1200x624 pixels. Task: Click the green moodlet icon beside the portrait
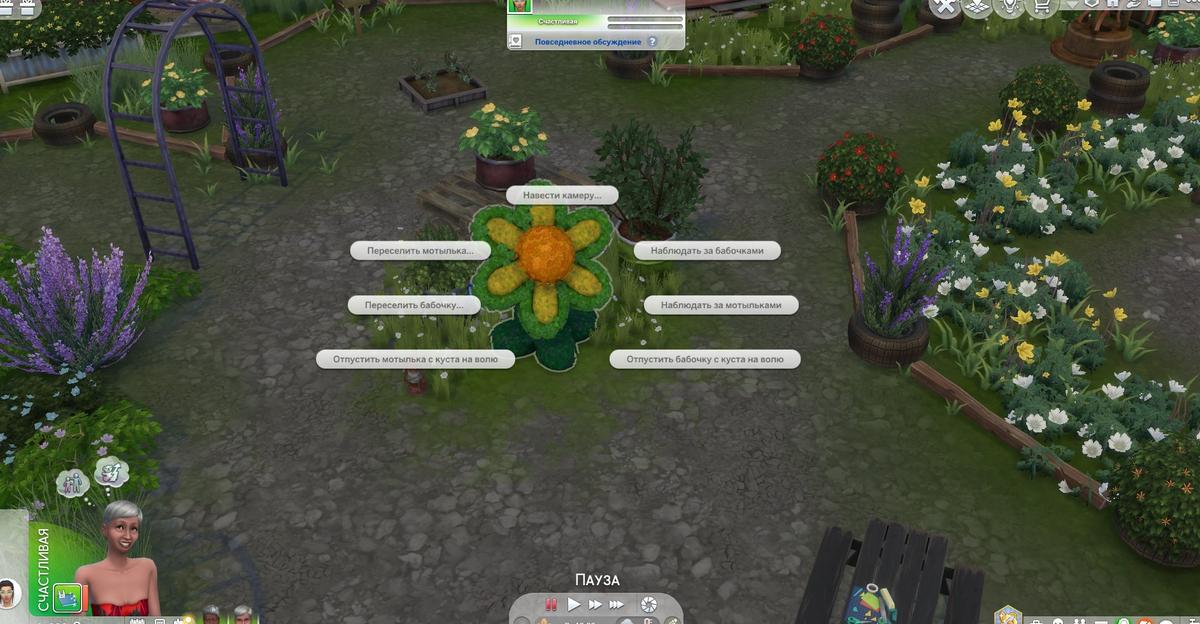tap(67, 597)
